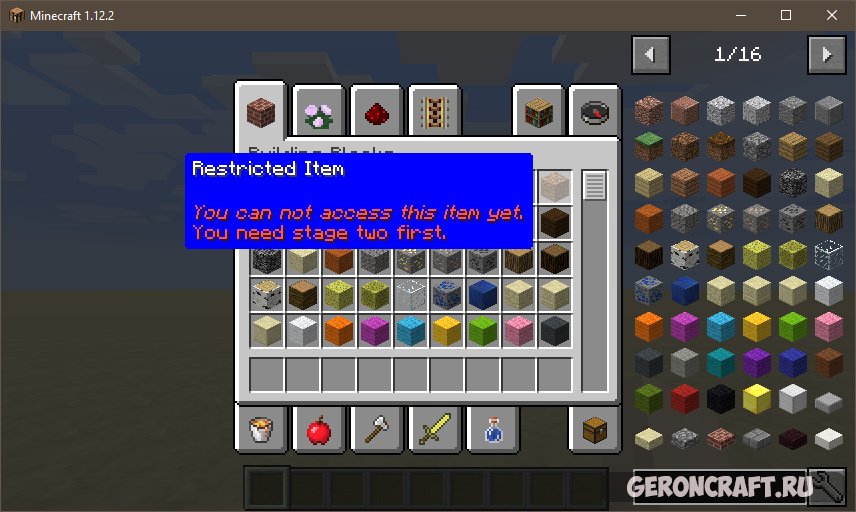Viewport: 856px width, 512px height.
Task: Switch to the apple Foodstuffs tab
Action: pos(319,430)
